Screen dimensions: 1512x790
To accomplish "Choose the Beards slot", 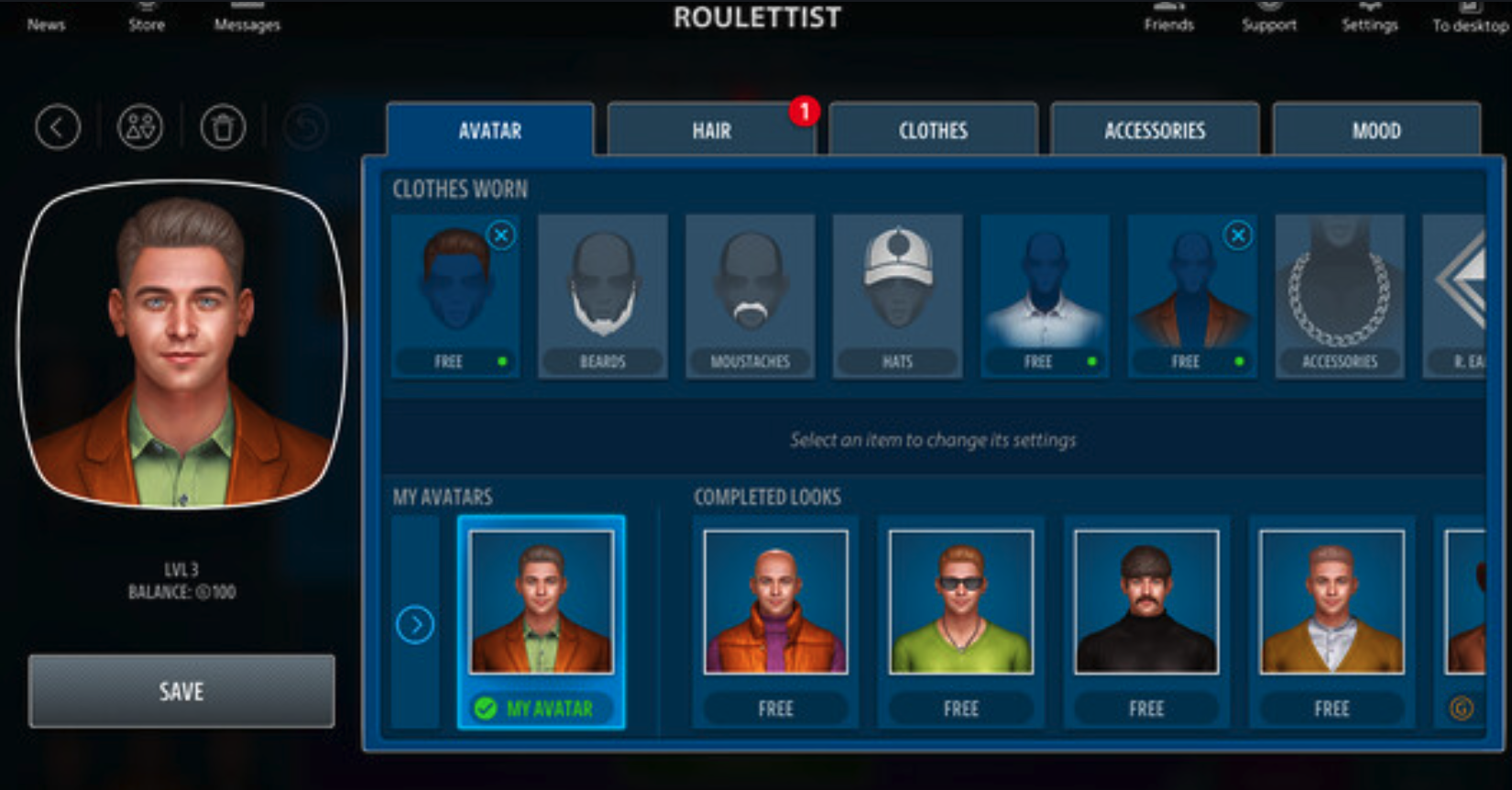I will 602,295.
